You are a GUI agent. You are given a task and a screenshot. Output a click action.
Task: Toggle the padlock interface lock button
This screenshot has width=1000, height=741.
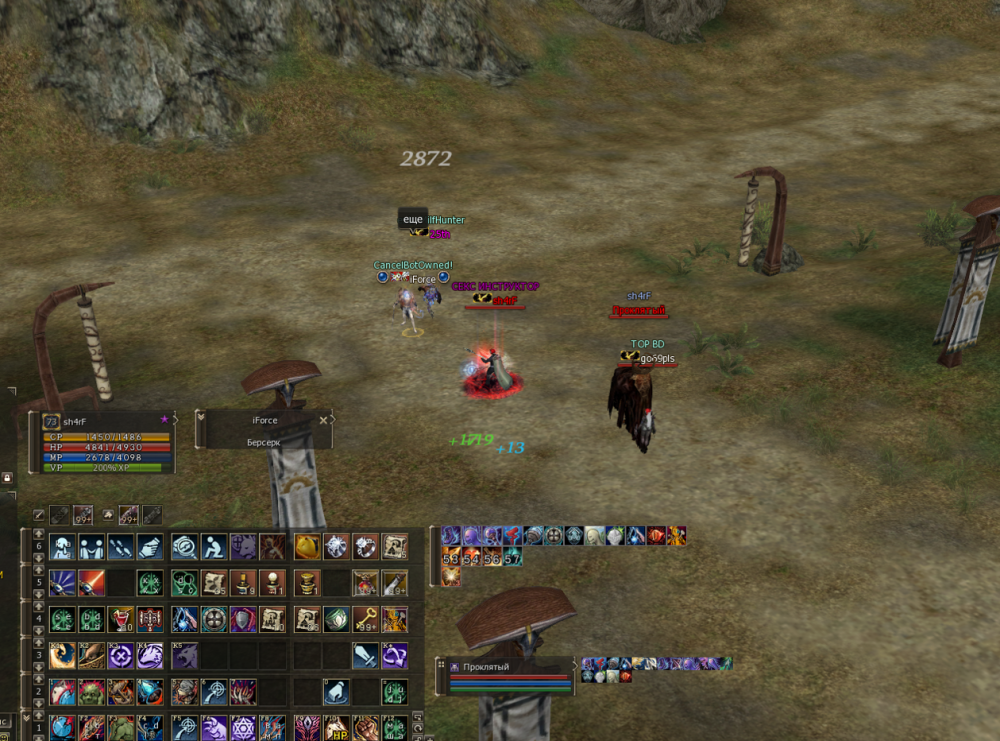[7, 479]
